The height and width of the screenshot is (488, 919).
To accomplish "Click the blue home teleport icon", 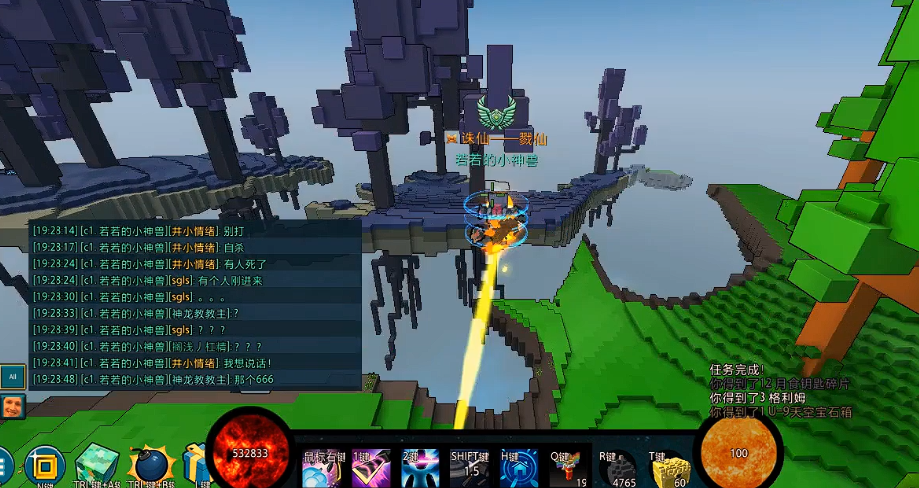I will [519, 468].
